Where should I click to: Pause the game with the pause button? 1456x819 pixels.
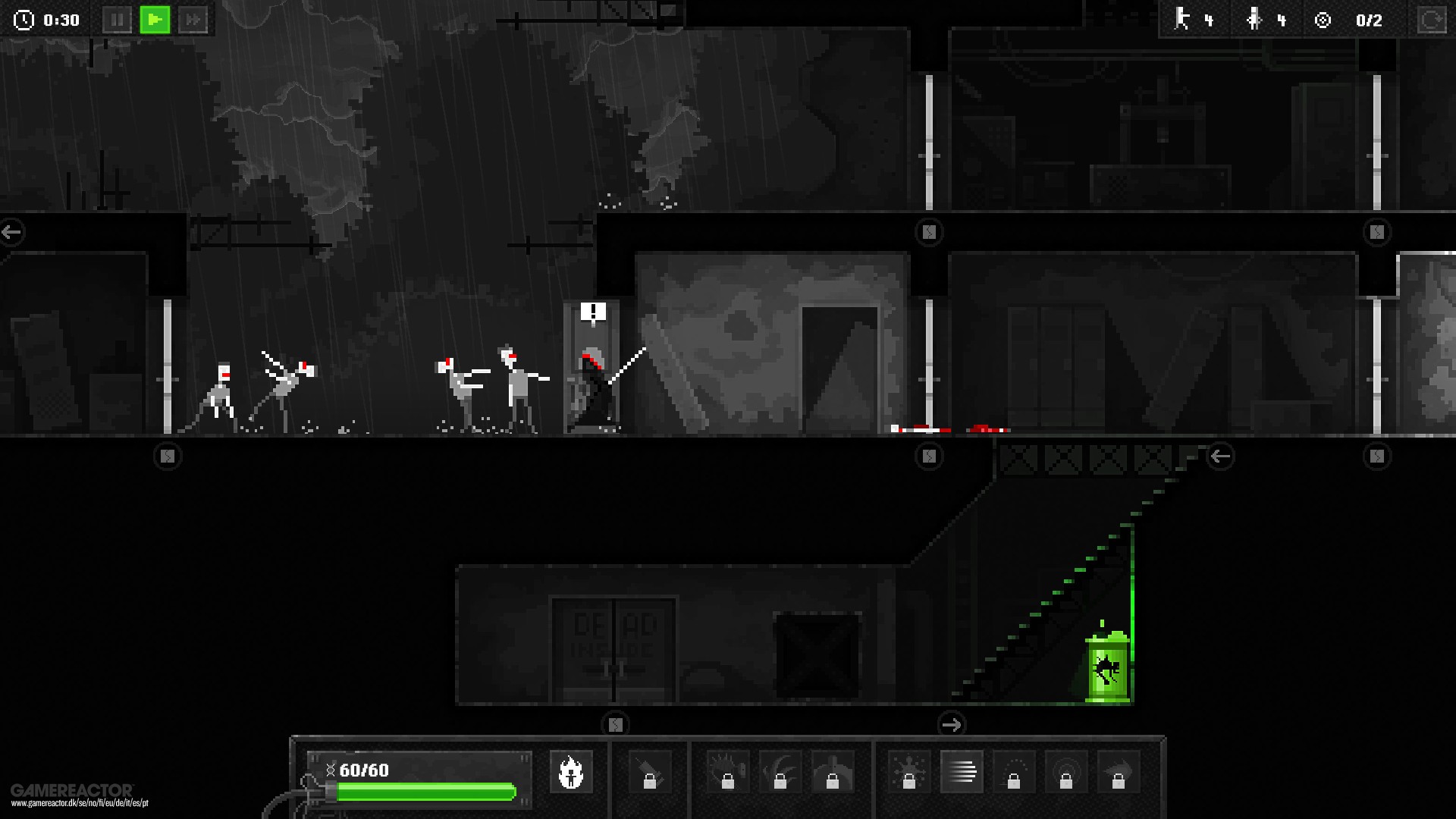[118, 20]
